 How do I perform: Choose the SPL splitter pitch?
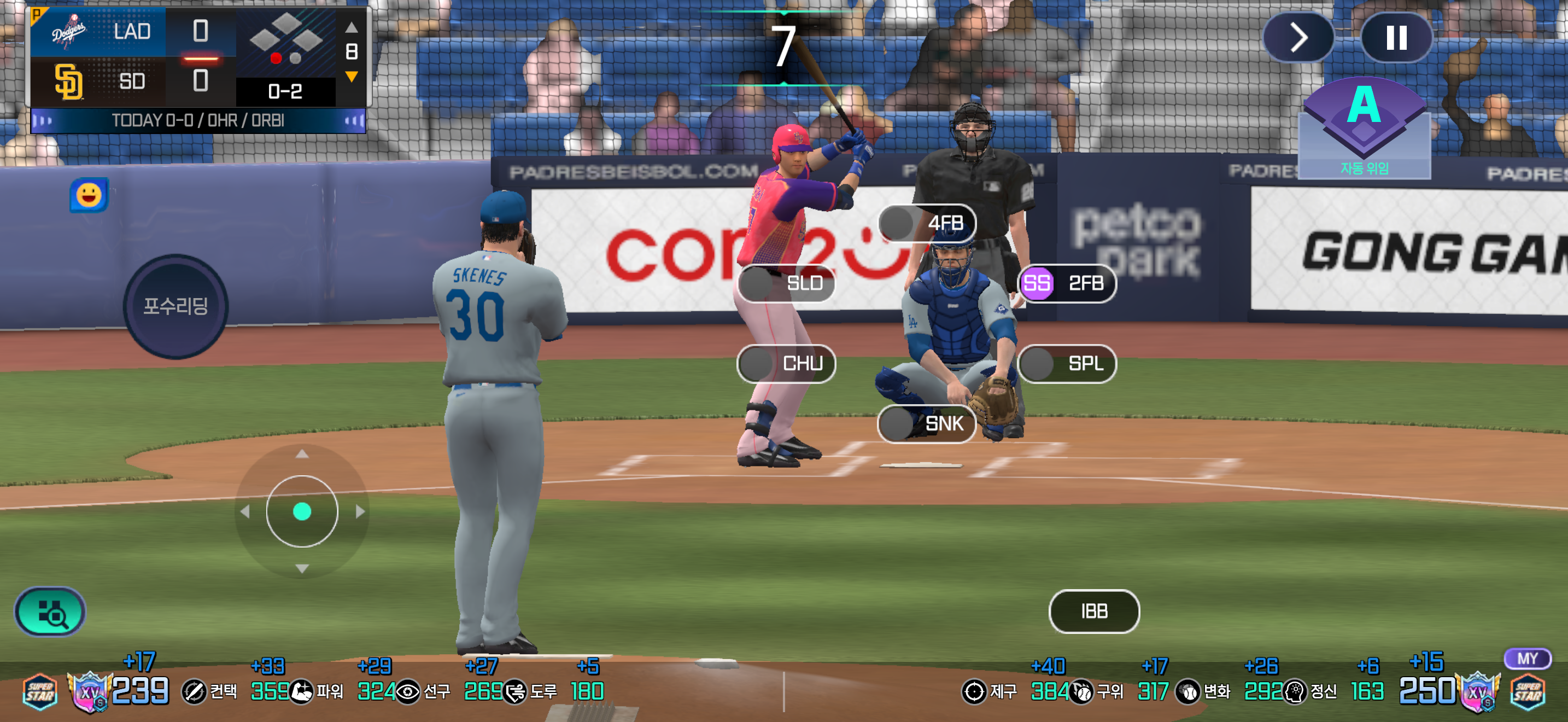pos(1068,363)
